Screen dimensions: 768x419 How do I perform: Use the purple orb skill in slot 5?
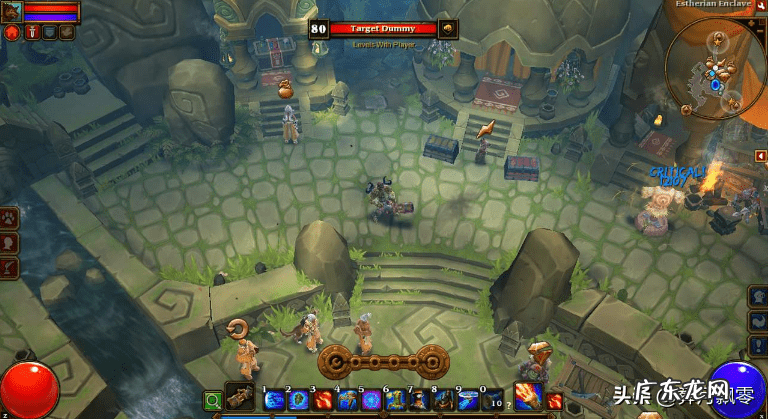pos(371,400)
